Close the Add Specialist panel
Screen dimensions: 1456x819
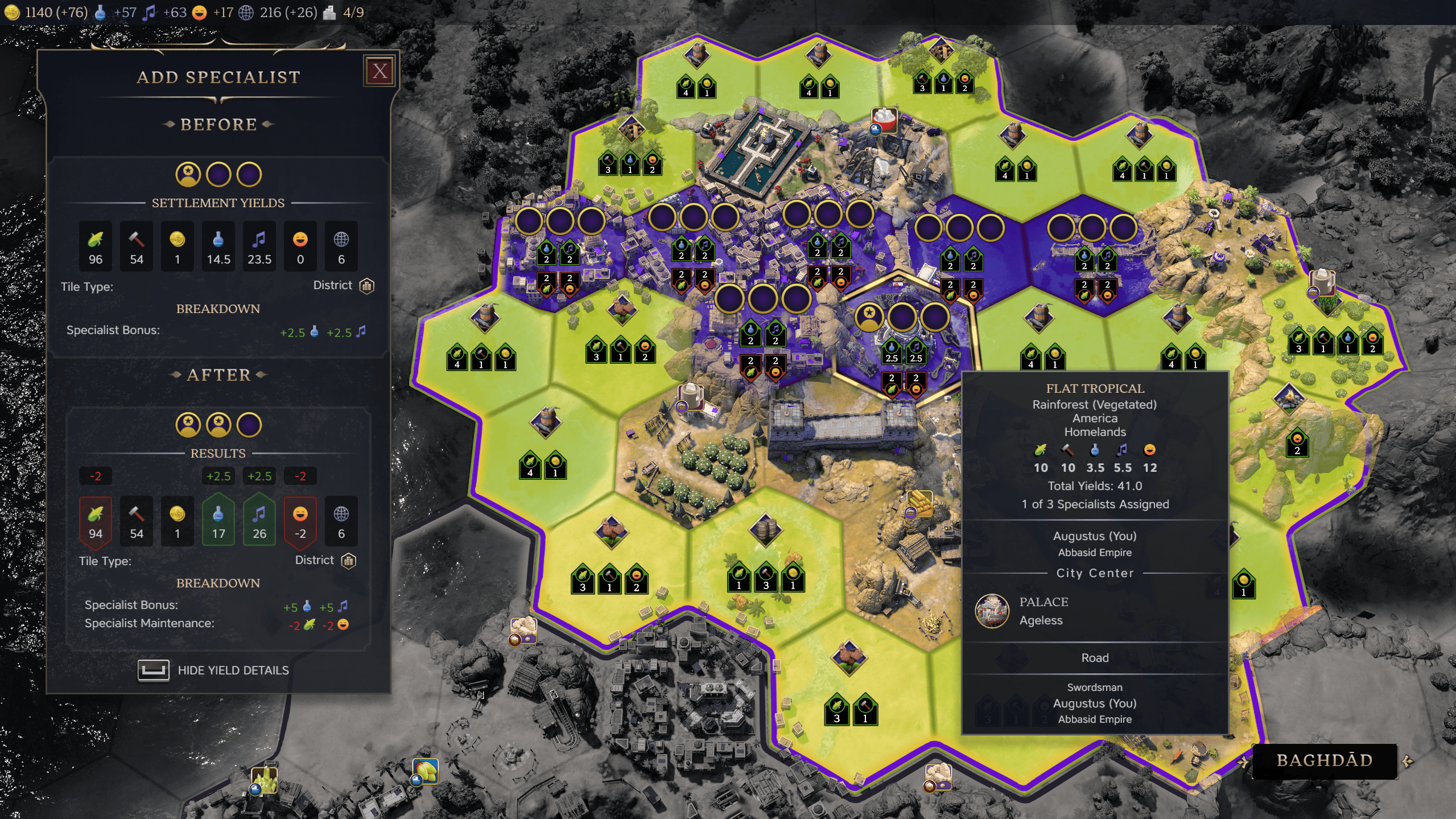(380, 71)
